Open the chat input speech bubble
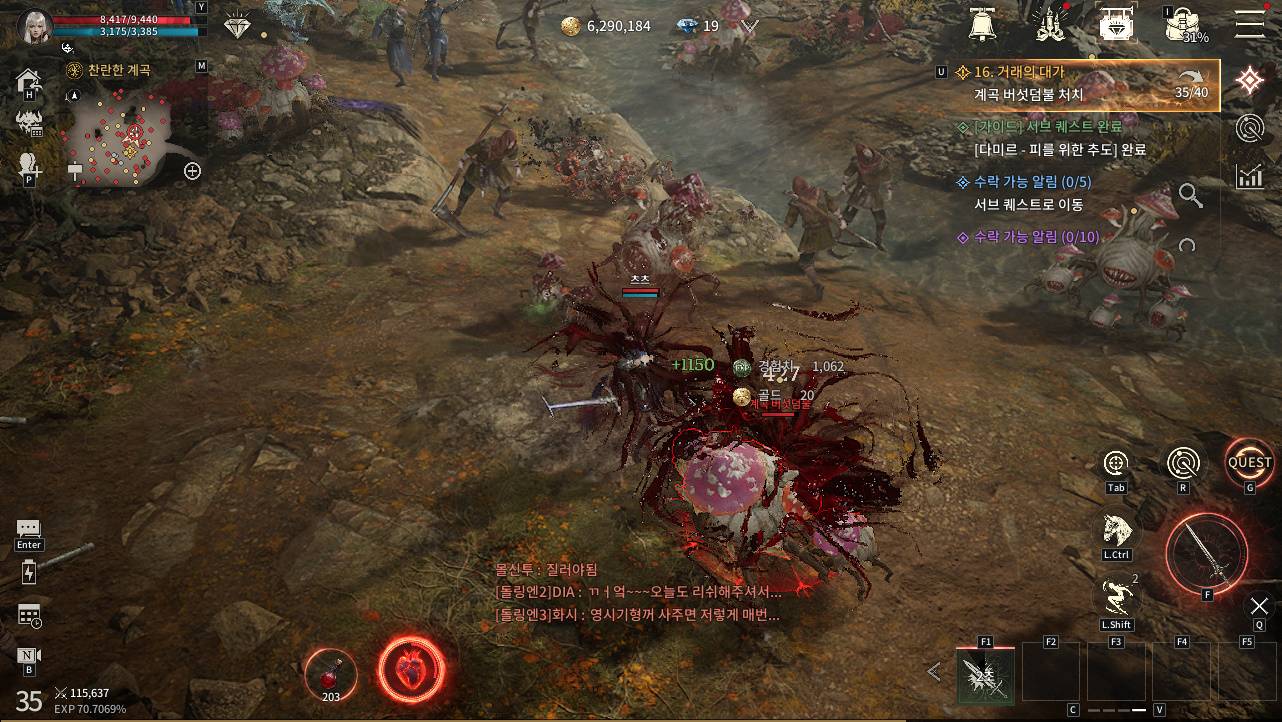Viewport: 1282px width, 722px height. point(28,529)
